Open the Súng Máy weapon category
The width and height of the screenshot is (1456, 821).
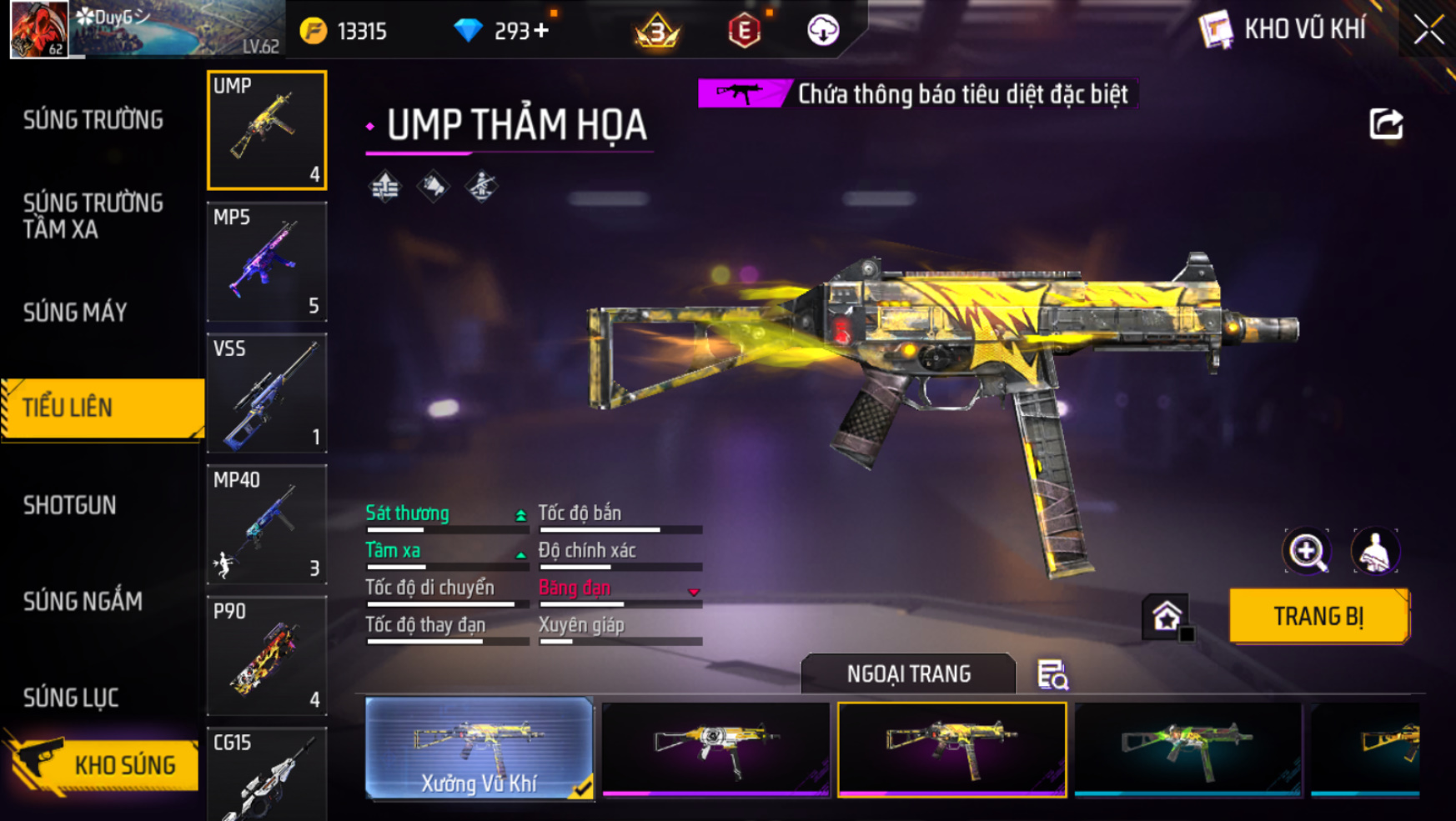tap(75, 313)
